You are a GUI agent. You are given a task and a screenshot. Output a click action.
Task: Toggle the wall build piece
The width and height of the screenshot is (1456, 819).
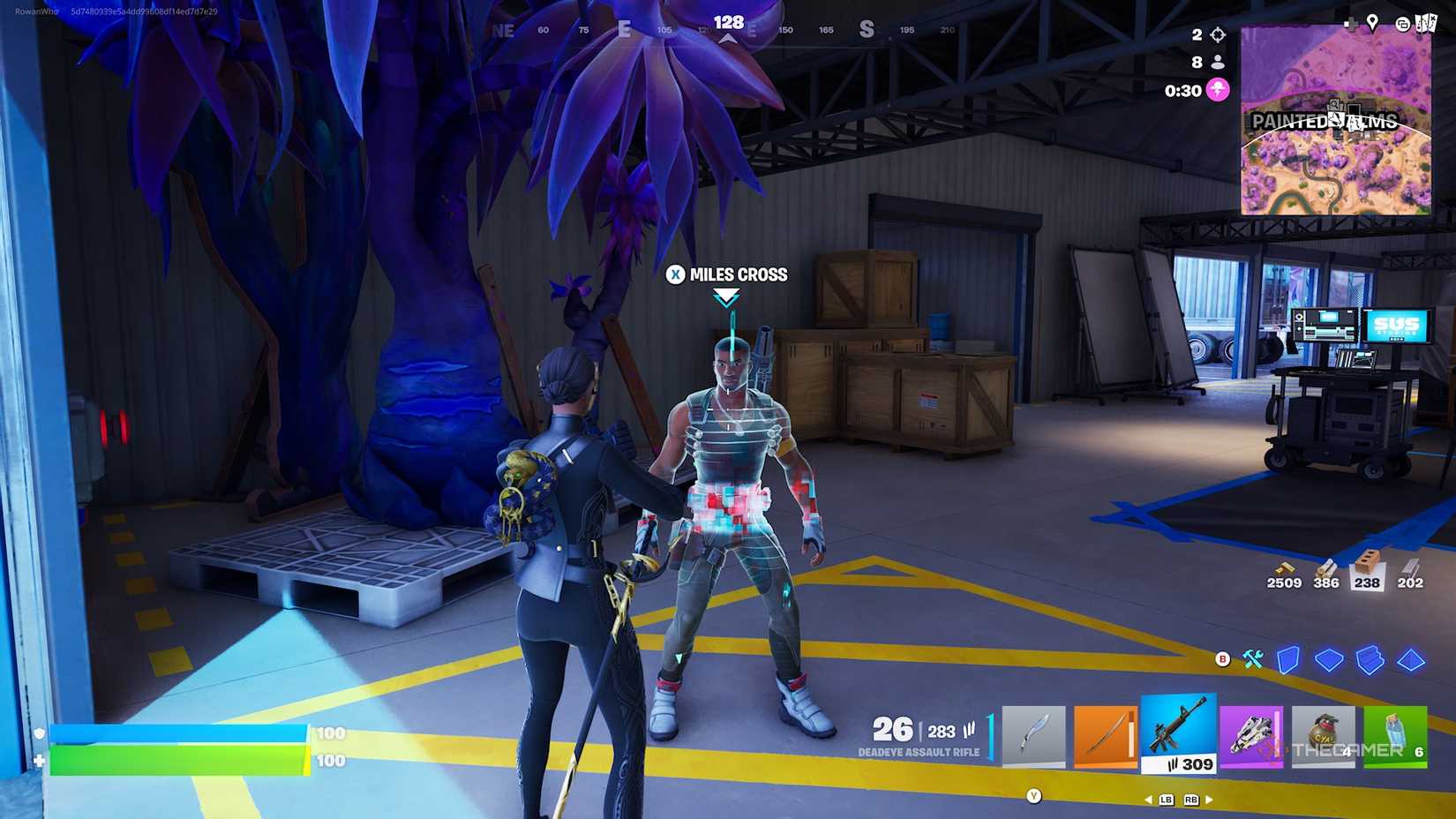[1290, 659]
